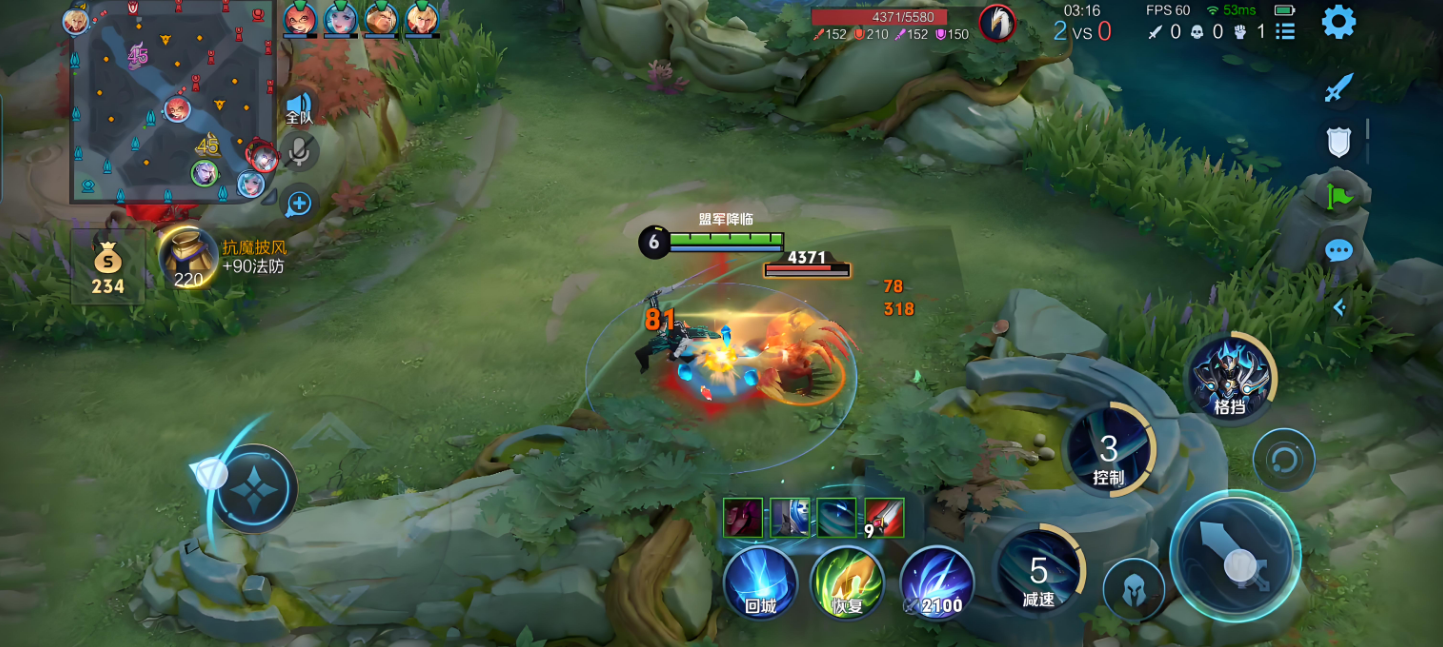Tap the battlefield minimap

tap(171, 102)
